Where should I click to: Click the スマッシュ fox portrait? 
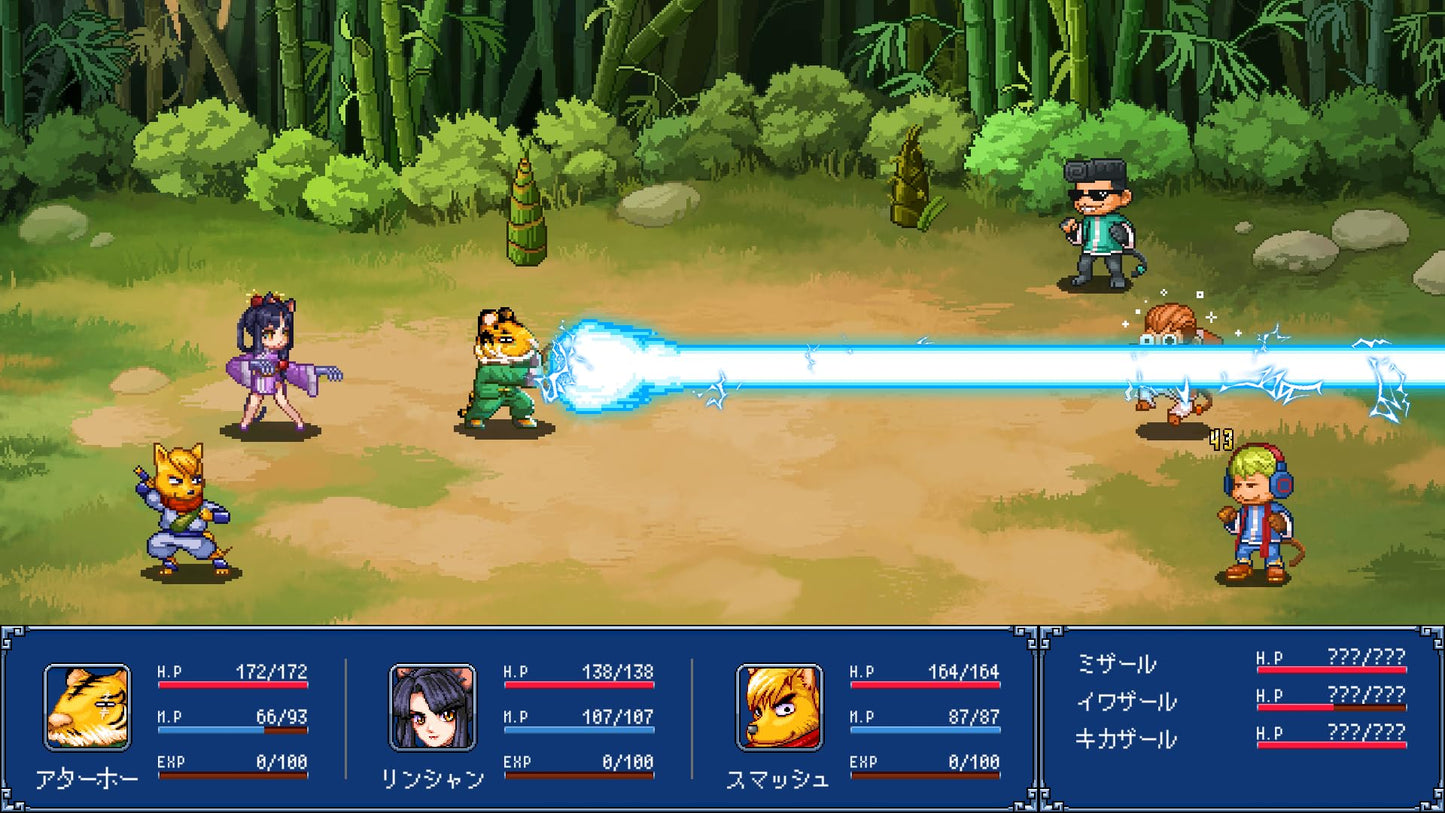pos(779,707)
